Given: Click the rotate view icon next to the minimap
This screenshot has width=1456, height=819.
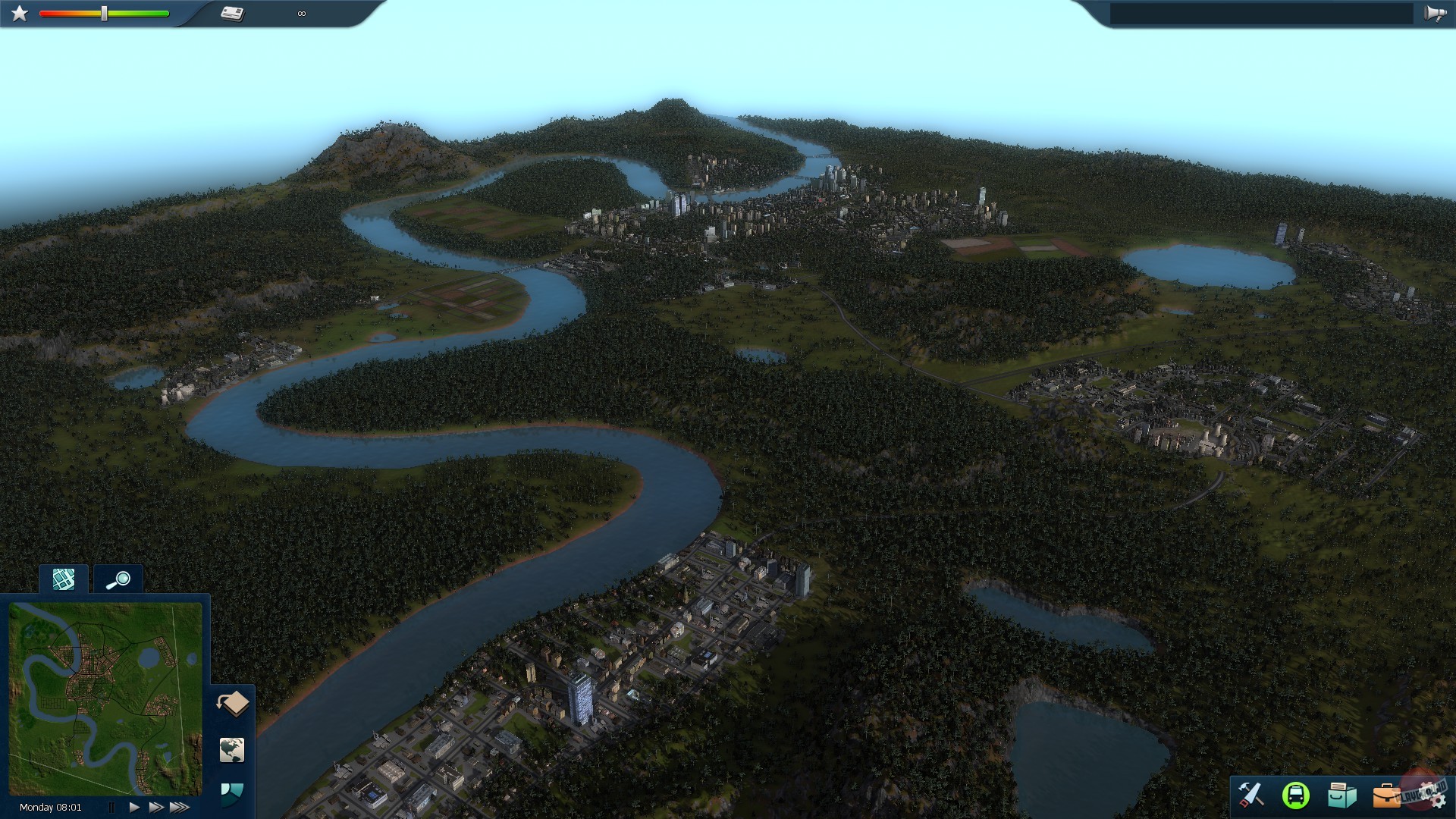Looking at the screenshot, I should pyautogui.click(x=234, y=703).
